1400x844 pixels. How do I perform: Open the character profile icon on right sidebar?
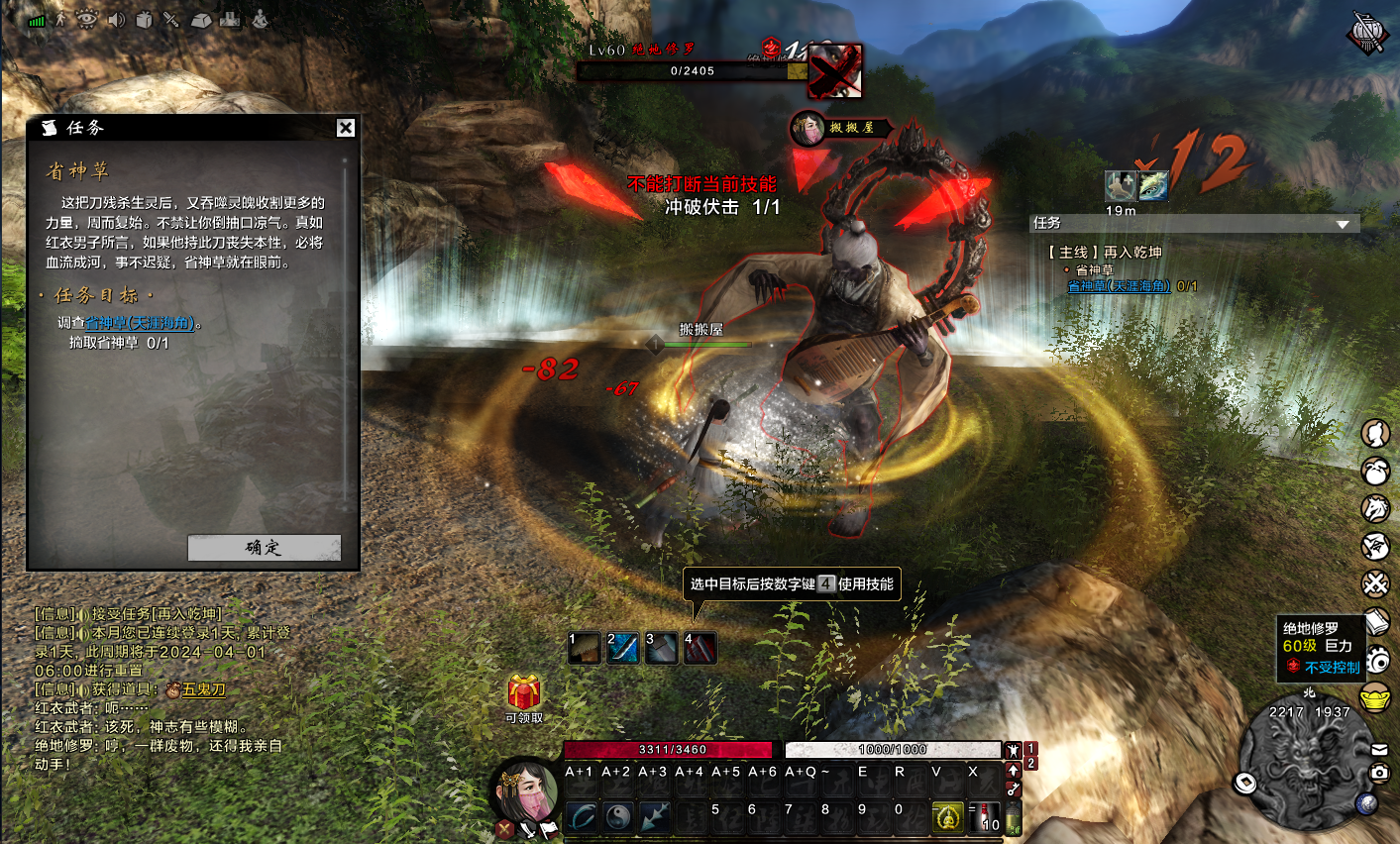[1375, 433]
